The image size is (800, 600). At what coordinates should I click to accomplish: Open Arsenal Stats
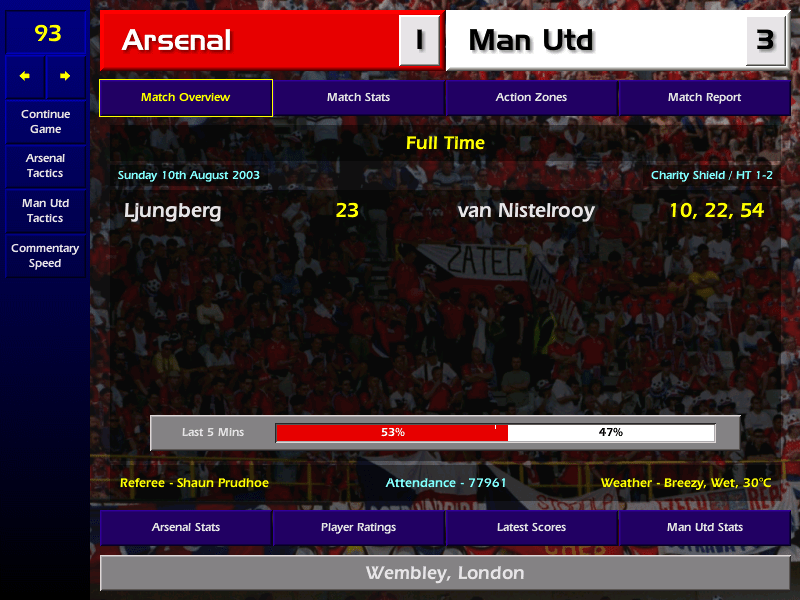185,527
